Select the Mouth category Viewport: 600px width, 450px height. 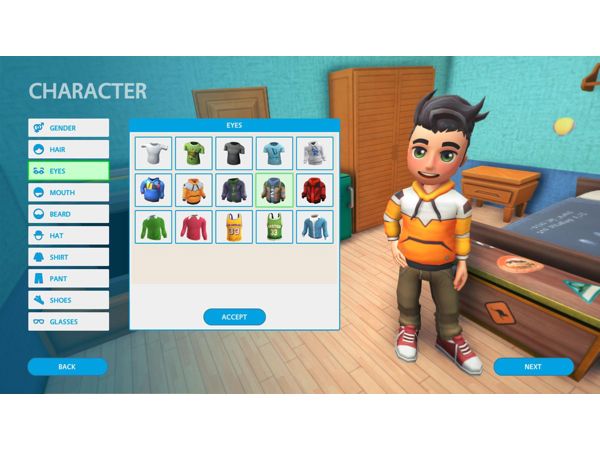68,192
